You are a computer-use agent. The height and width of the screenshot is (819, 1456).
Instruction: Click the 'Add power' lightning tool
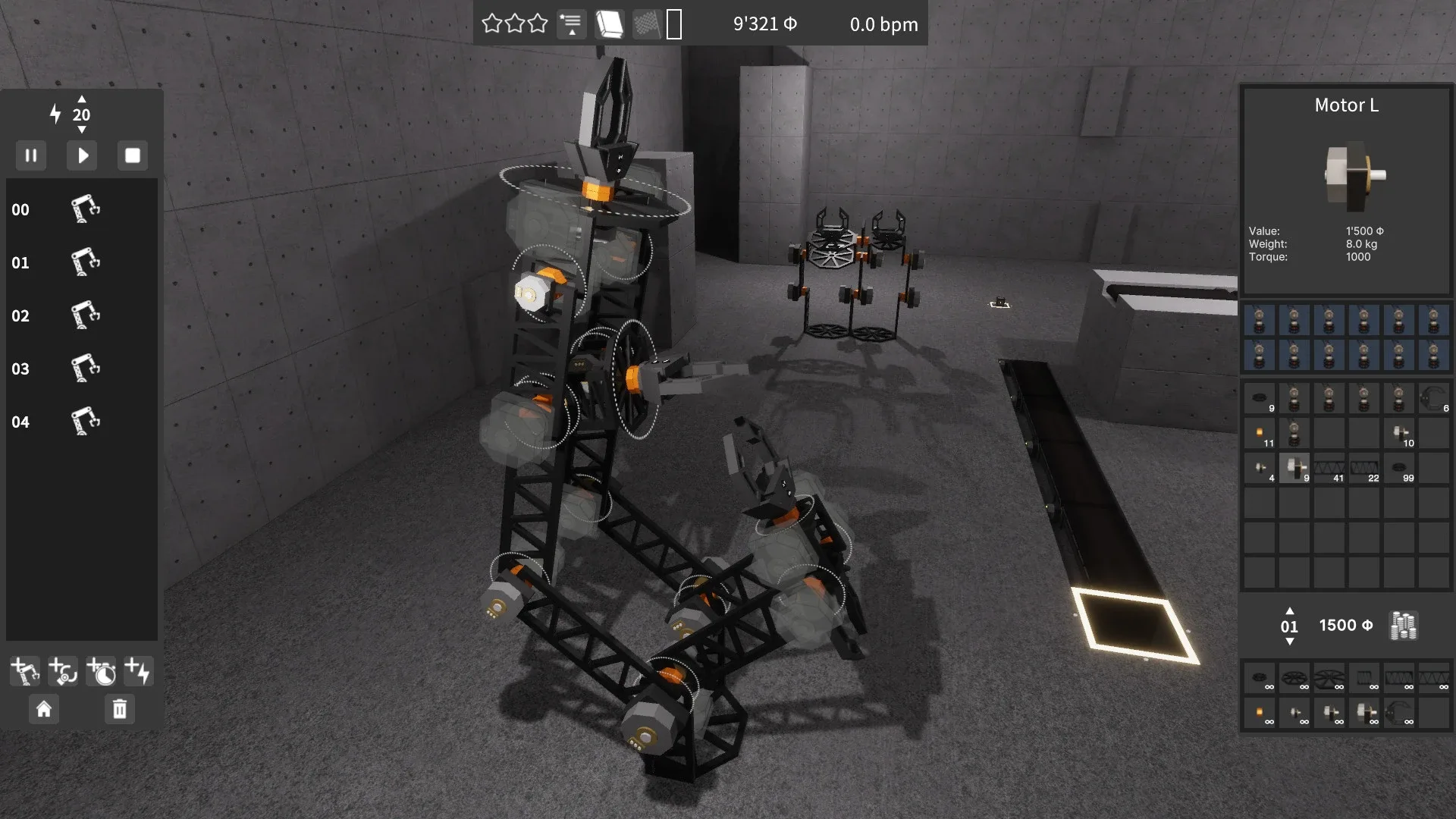pos(139,670)
